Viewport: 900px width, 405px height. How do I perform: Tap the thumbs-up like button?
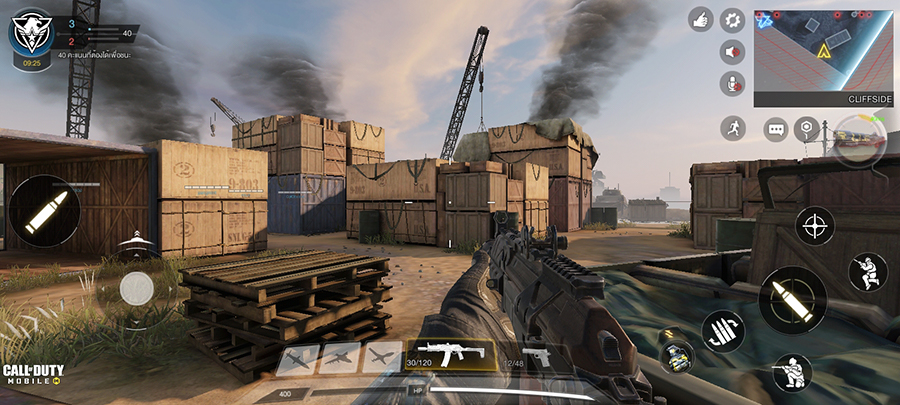(700, 19)
